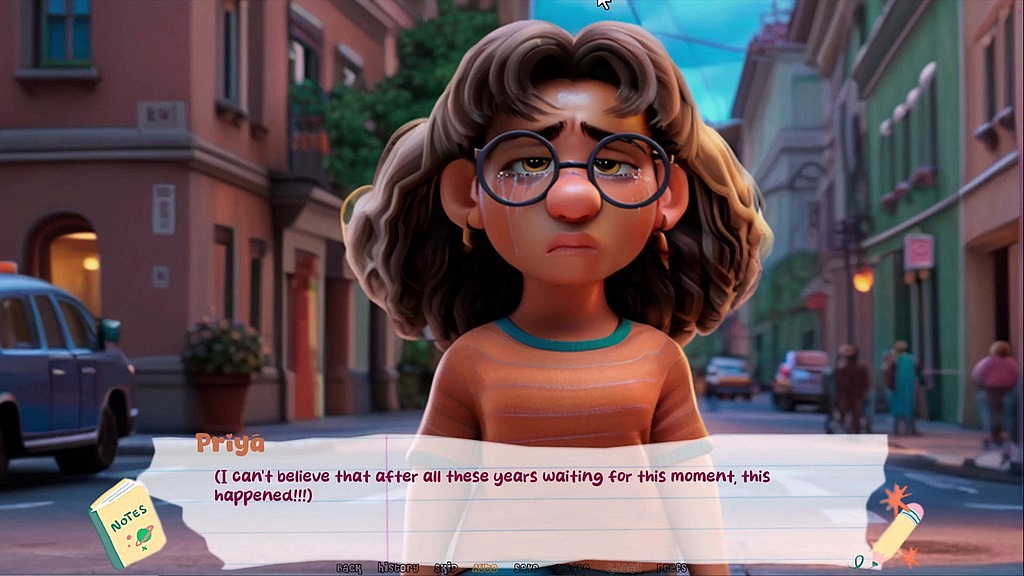This screenshot has width=1024, height=576.
Task: Toggle Auto-advance mode
Action: click(x=485, y=568)
